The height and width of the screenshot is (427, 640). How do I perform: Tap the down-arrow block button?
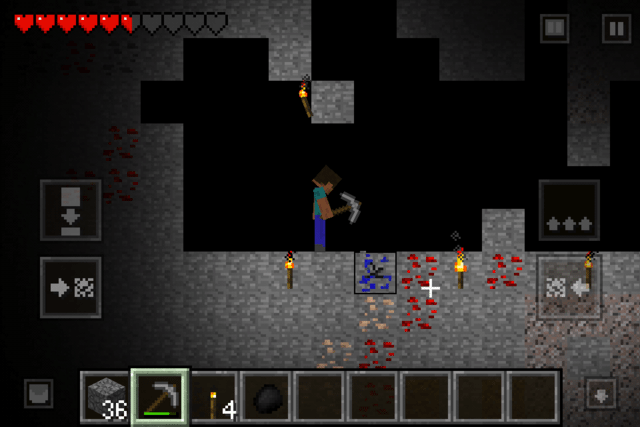pos(70,210)
